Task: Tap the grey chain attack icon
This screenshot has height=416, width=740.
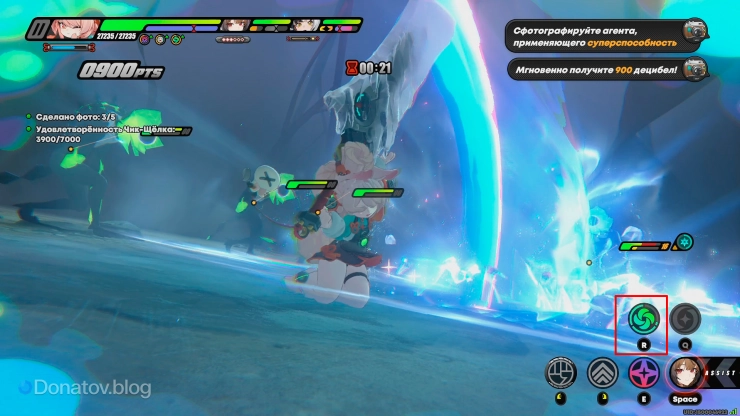Action: point(685,320)
